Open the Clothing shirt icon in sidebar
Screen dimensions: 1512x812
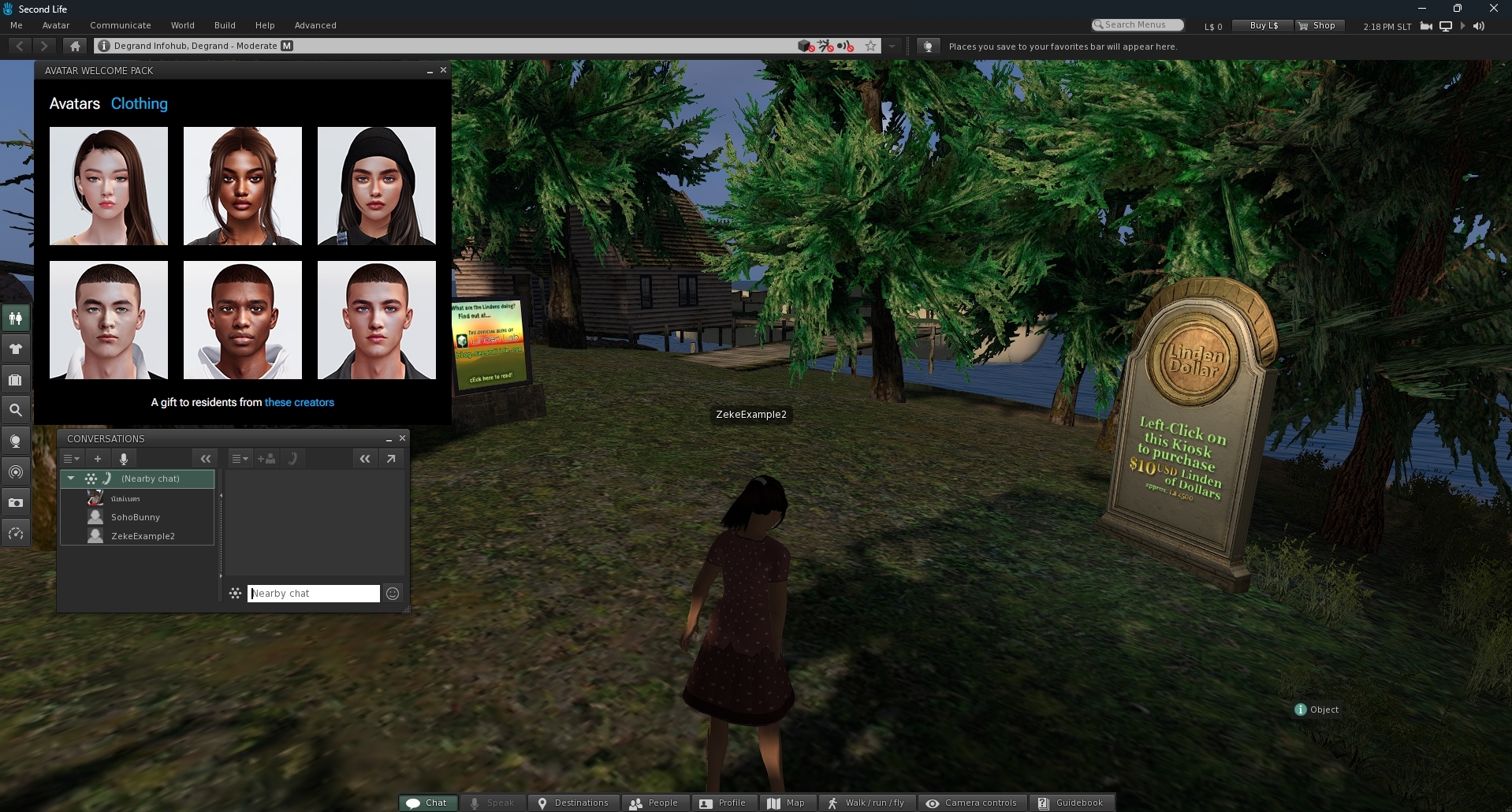[16, 348]
